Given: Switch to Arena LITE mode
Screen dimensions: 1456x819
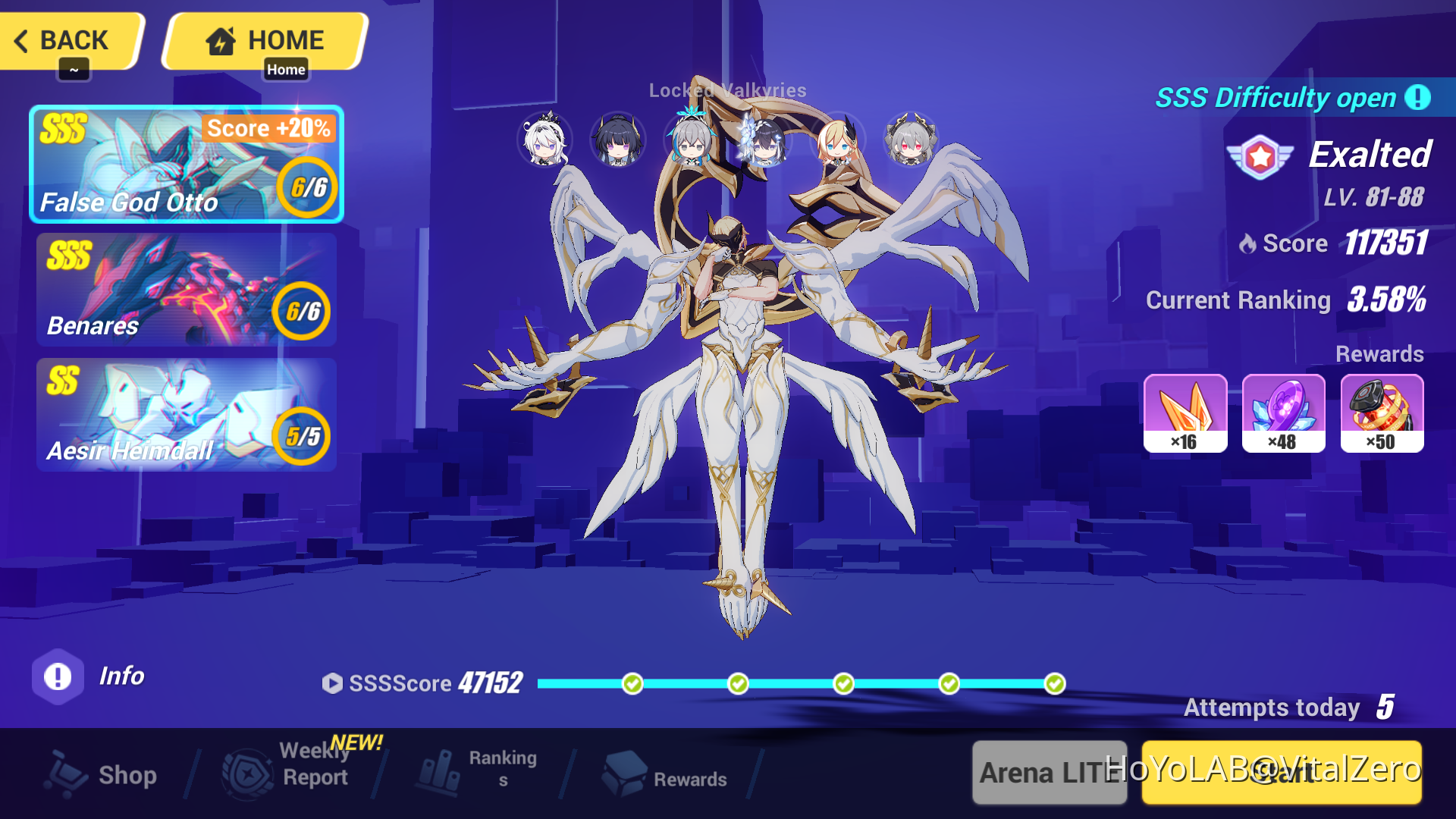Looking at the screenshot, I should point(1049,774).
